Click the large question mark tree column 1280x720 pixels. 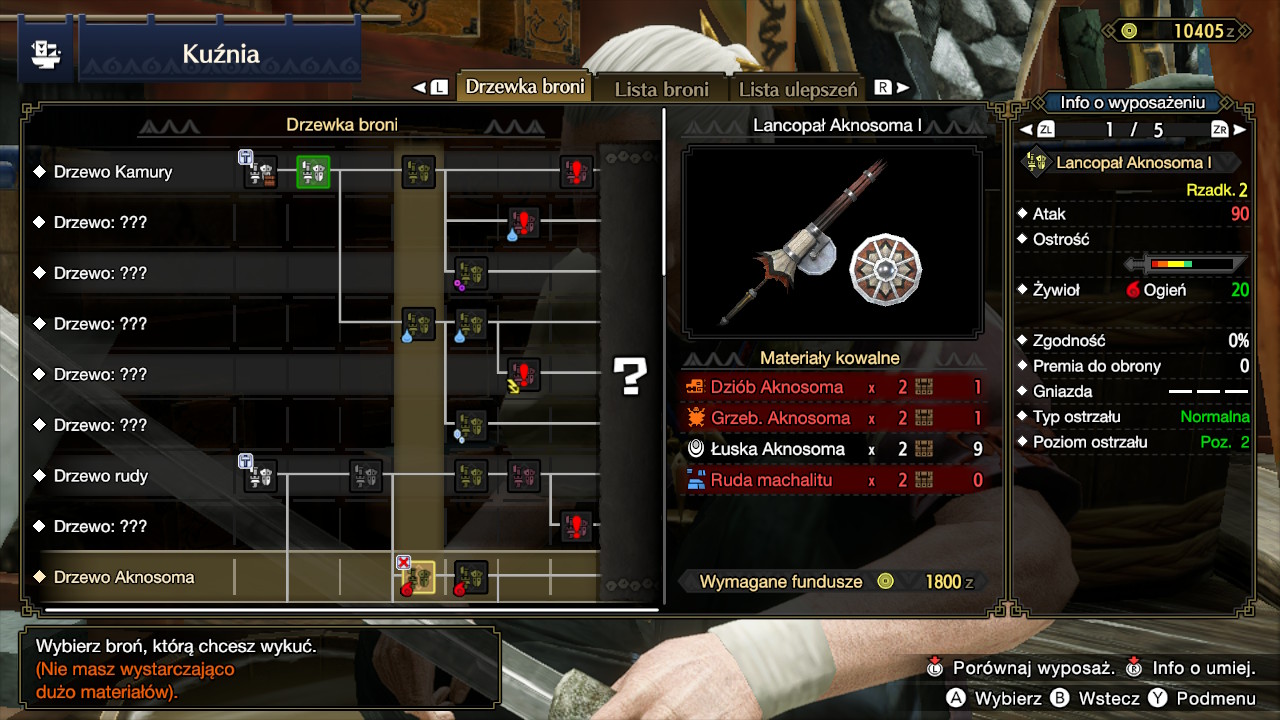tap(631, 375)
